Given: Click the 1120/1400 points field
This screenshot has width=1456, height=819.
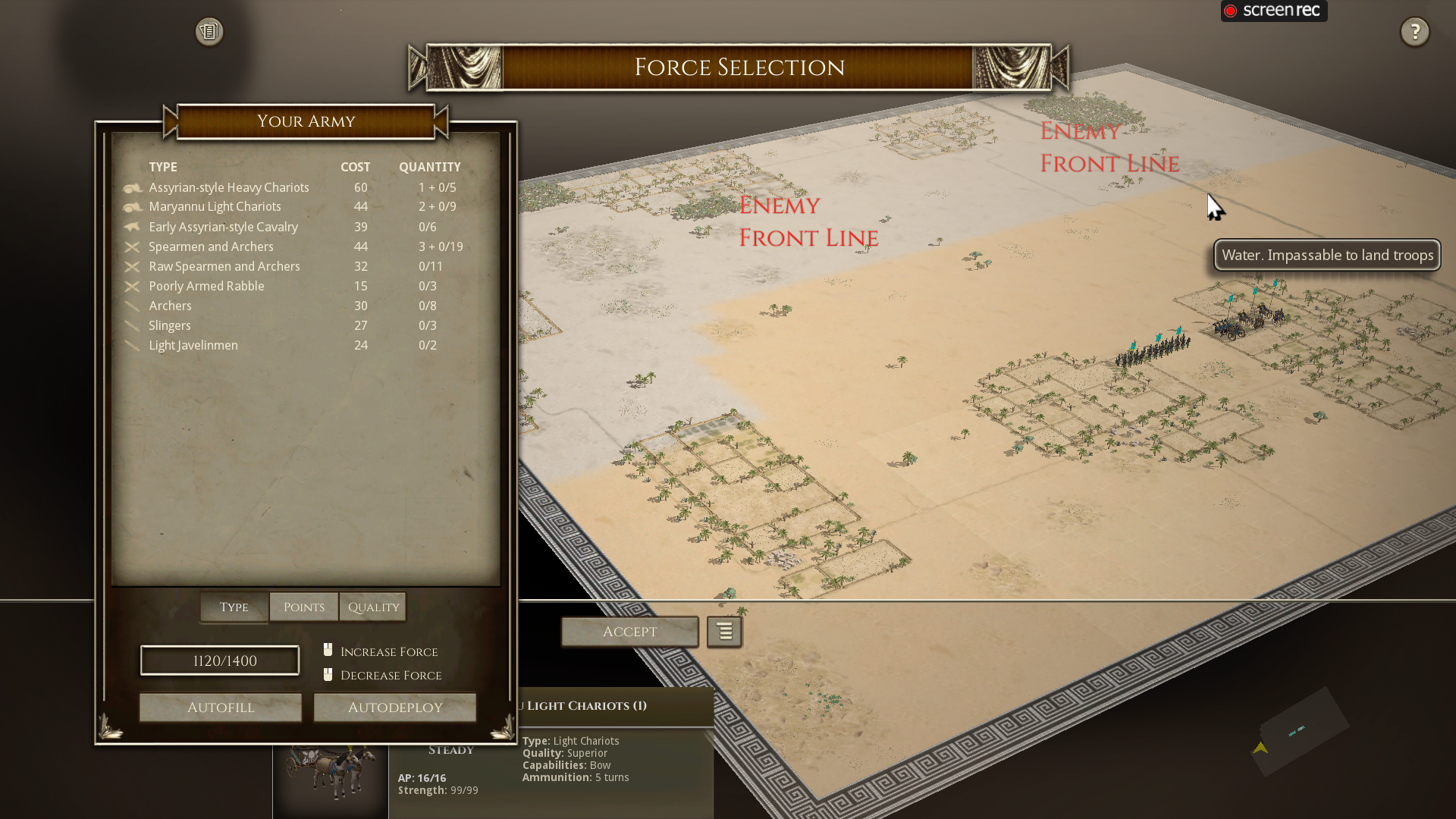Looking at the screenshot, I should click(x=219, y=660).
